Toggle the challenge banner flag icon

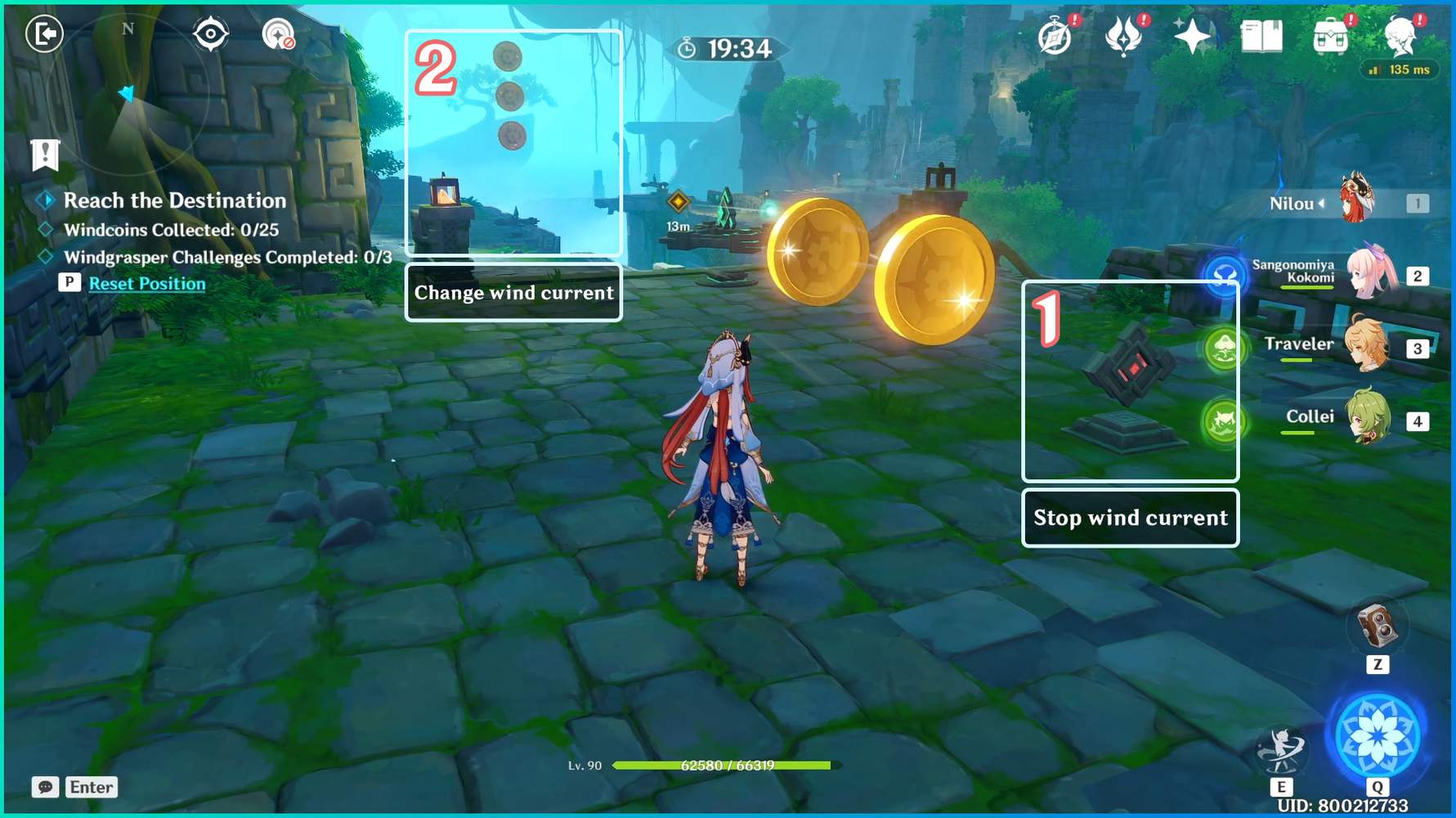click(44, 155)
